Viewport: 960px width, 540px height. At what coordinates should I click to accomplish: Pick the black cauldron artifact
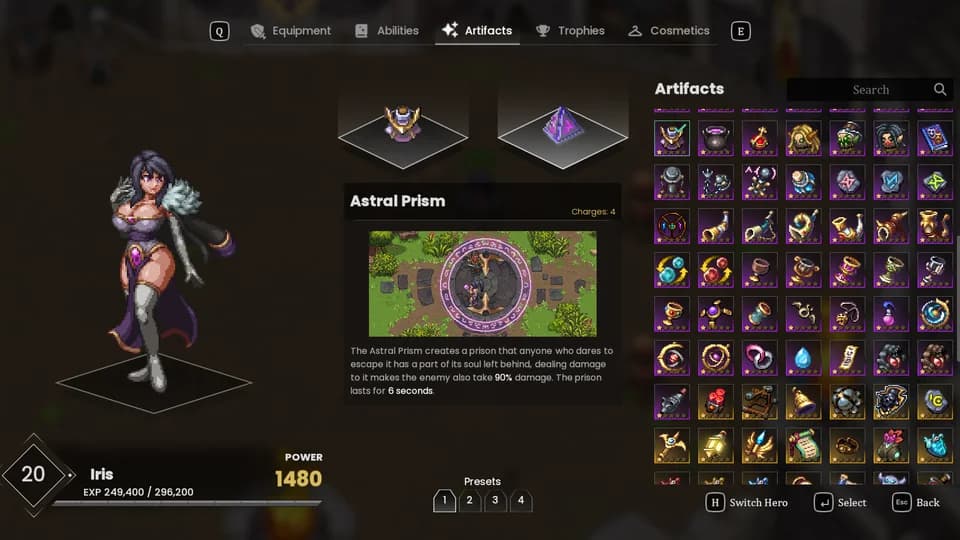point(715,138)
